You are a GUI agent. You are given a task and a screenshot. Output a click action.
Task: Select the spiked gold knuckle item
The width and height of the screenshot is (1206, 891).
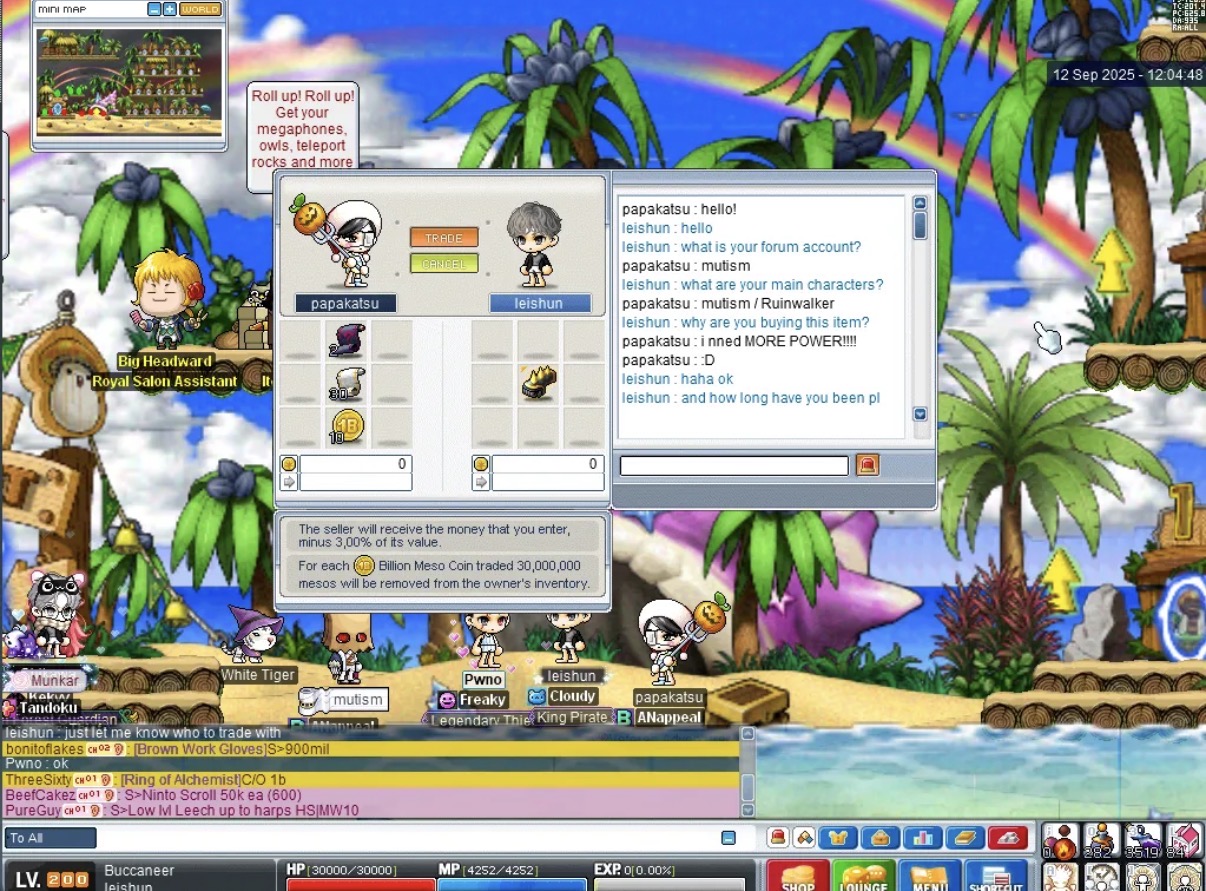pos(538,384)
